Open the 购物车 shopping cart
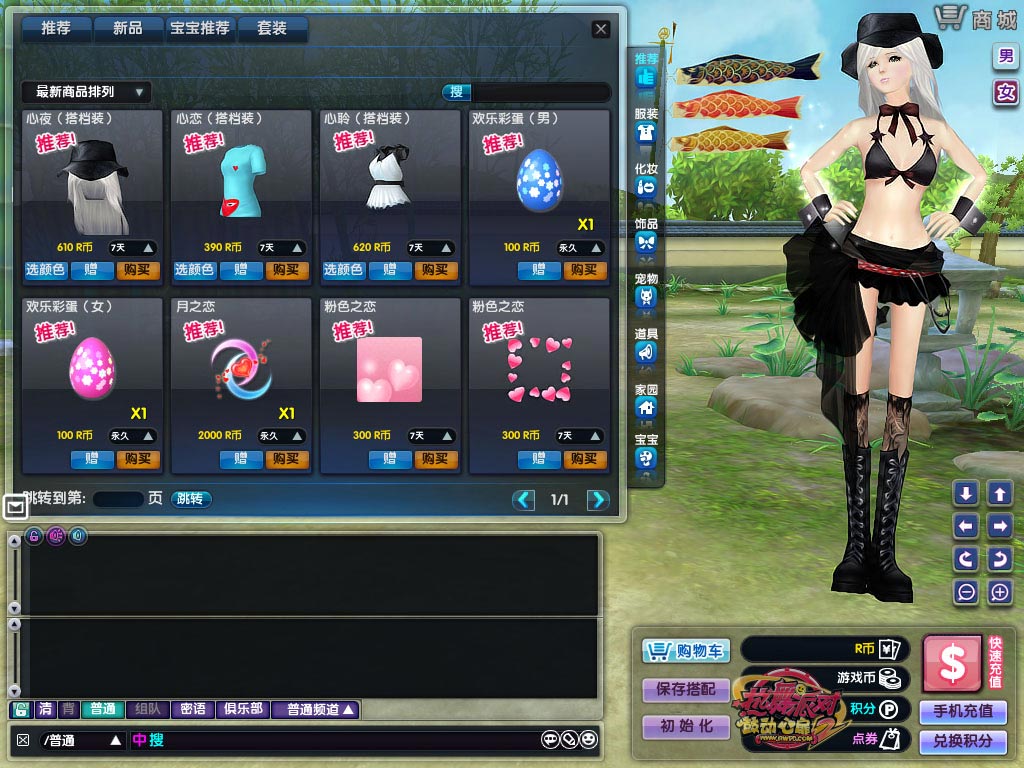Screen dimensions: 1024x768 (687, 651)
